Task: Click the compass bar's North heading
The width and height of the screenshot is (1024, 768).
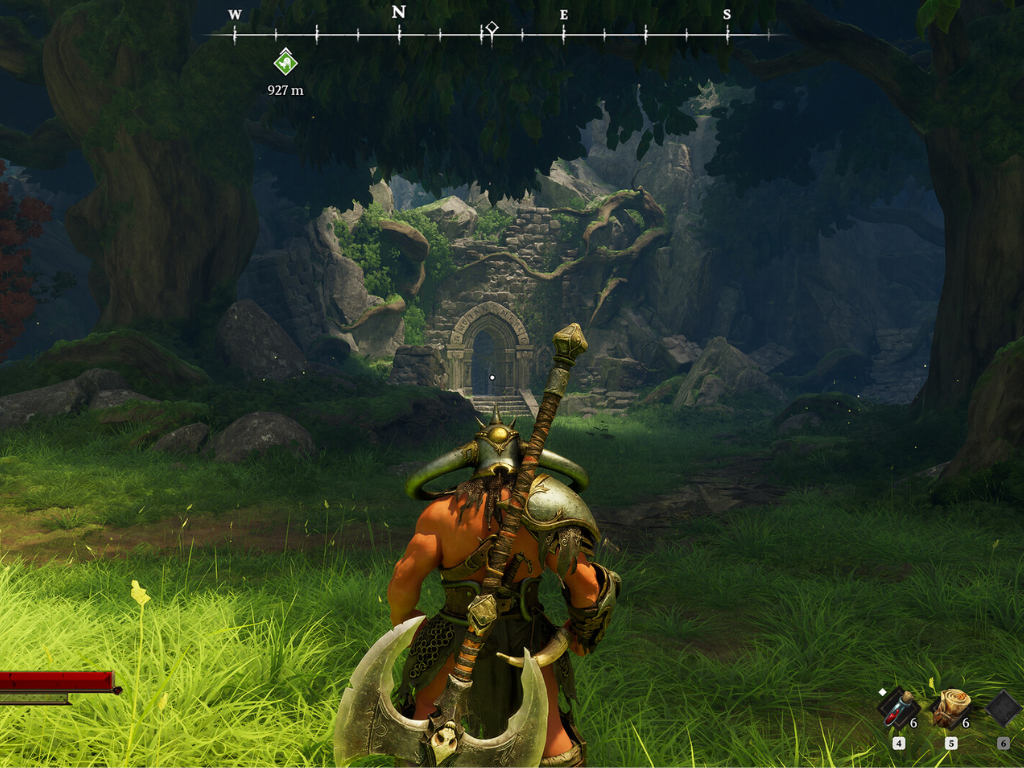Action: click(399, 13)
